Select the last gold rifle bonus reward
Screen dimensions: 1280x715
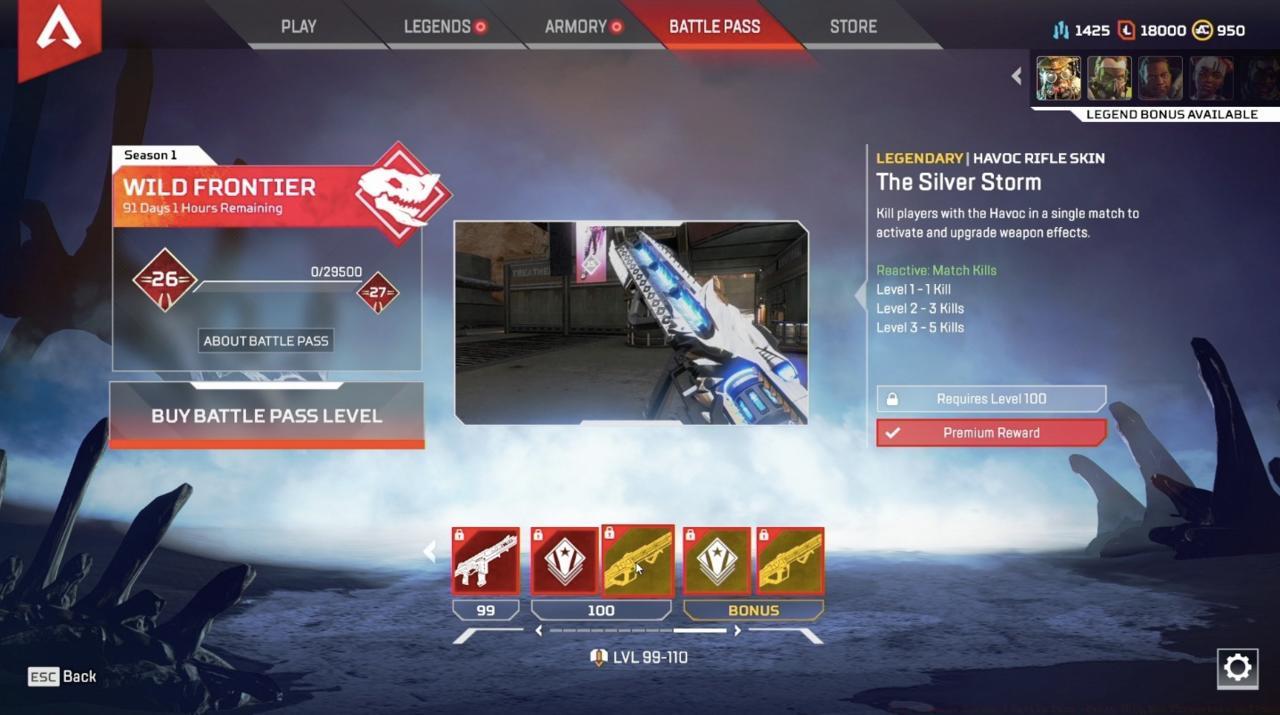coord(790,561)
